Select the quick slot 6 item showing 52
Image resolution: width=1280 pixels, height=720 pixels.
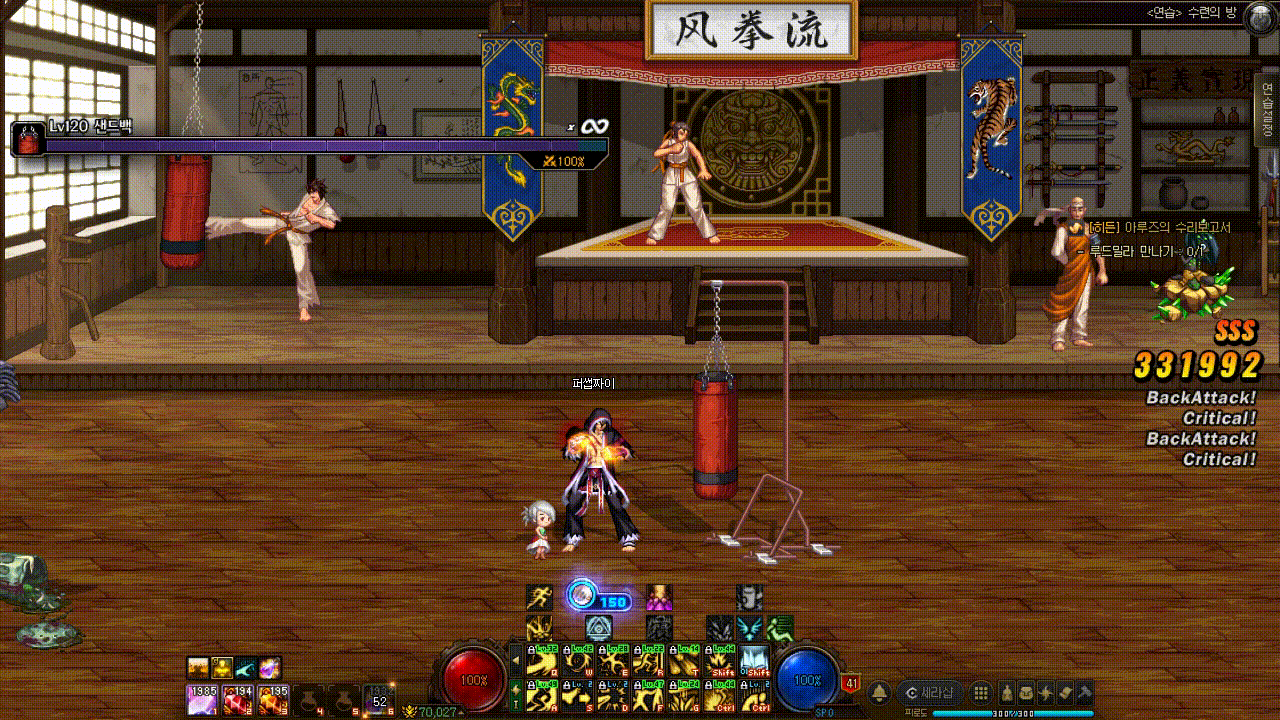379,699
